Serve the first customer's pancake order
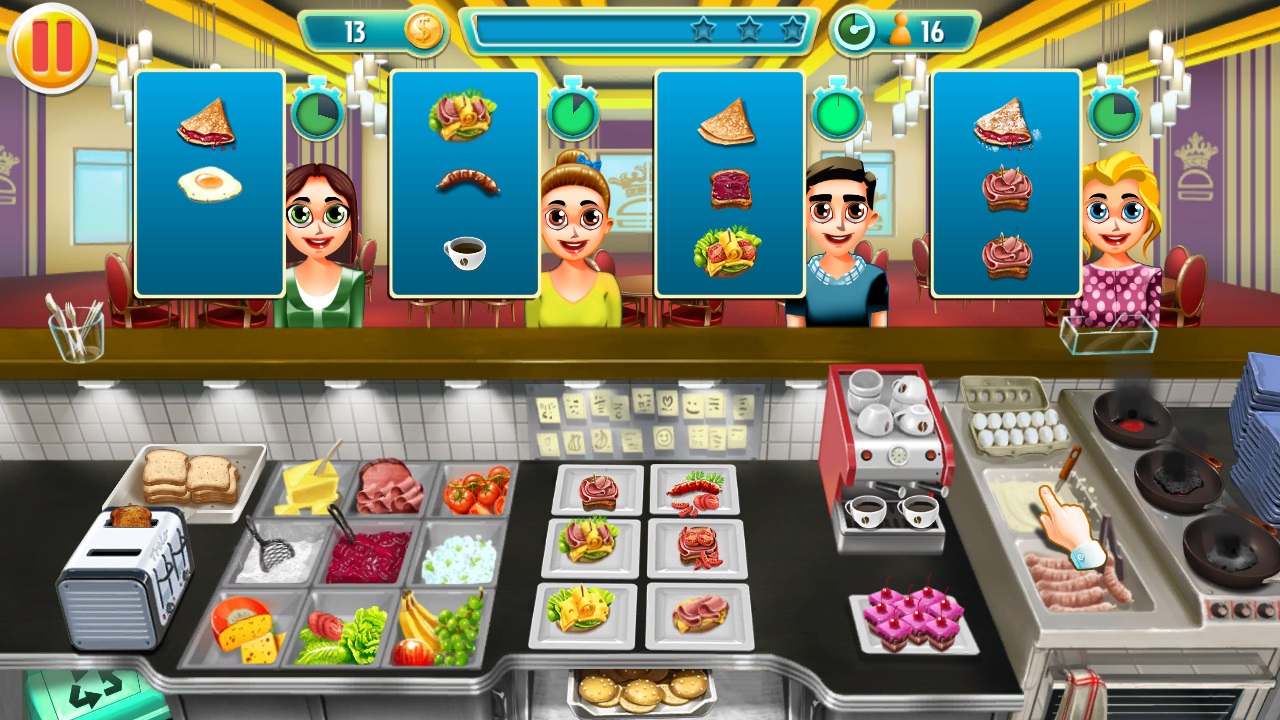 [208, 125]
